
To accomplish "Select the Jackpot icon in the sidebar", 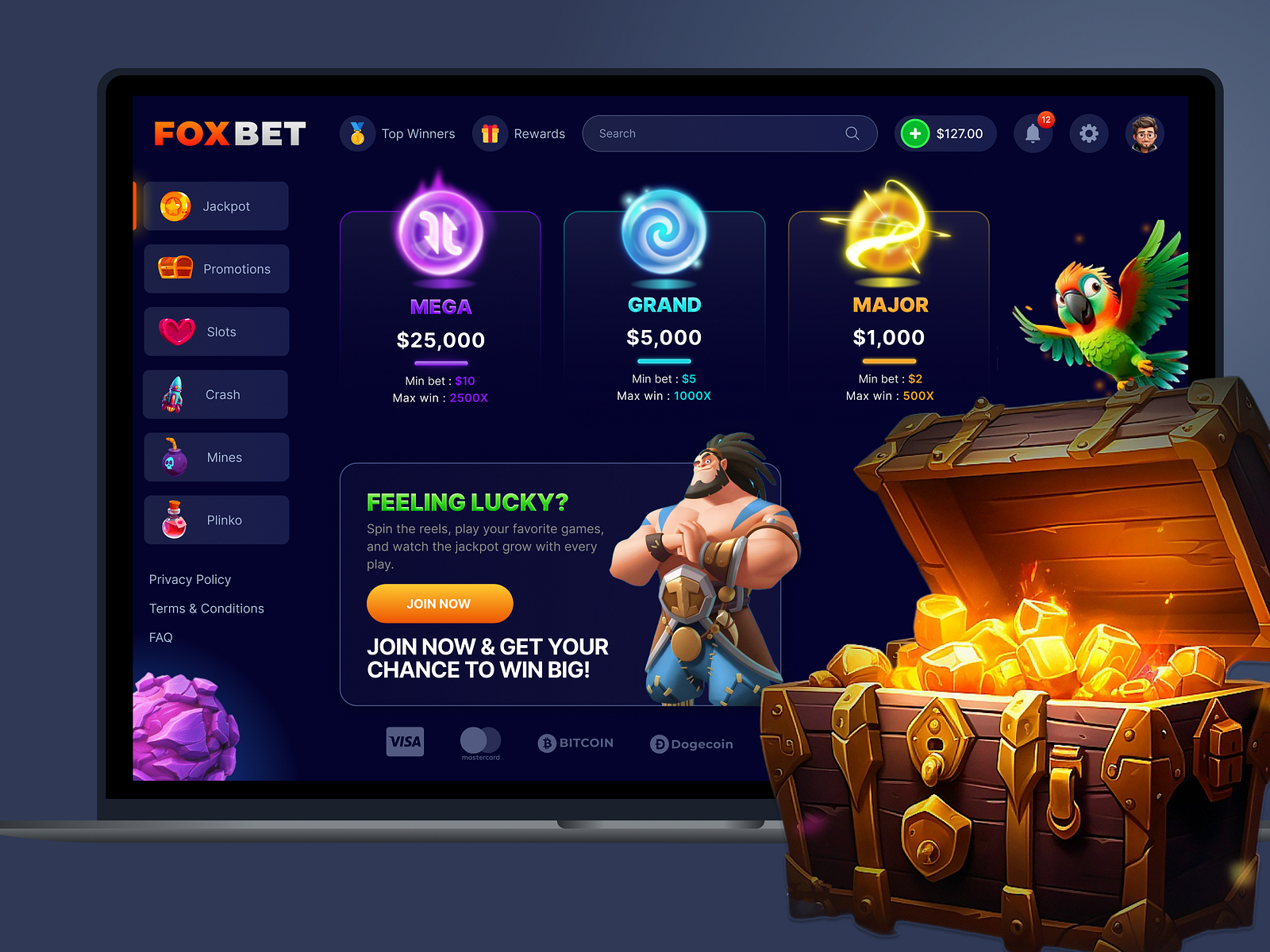I will click(x=176, y=205).
